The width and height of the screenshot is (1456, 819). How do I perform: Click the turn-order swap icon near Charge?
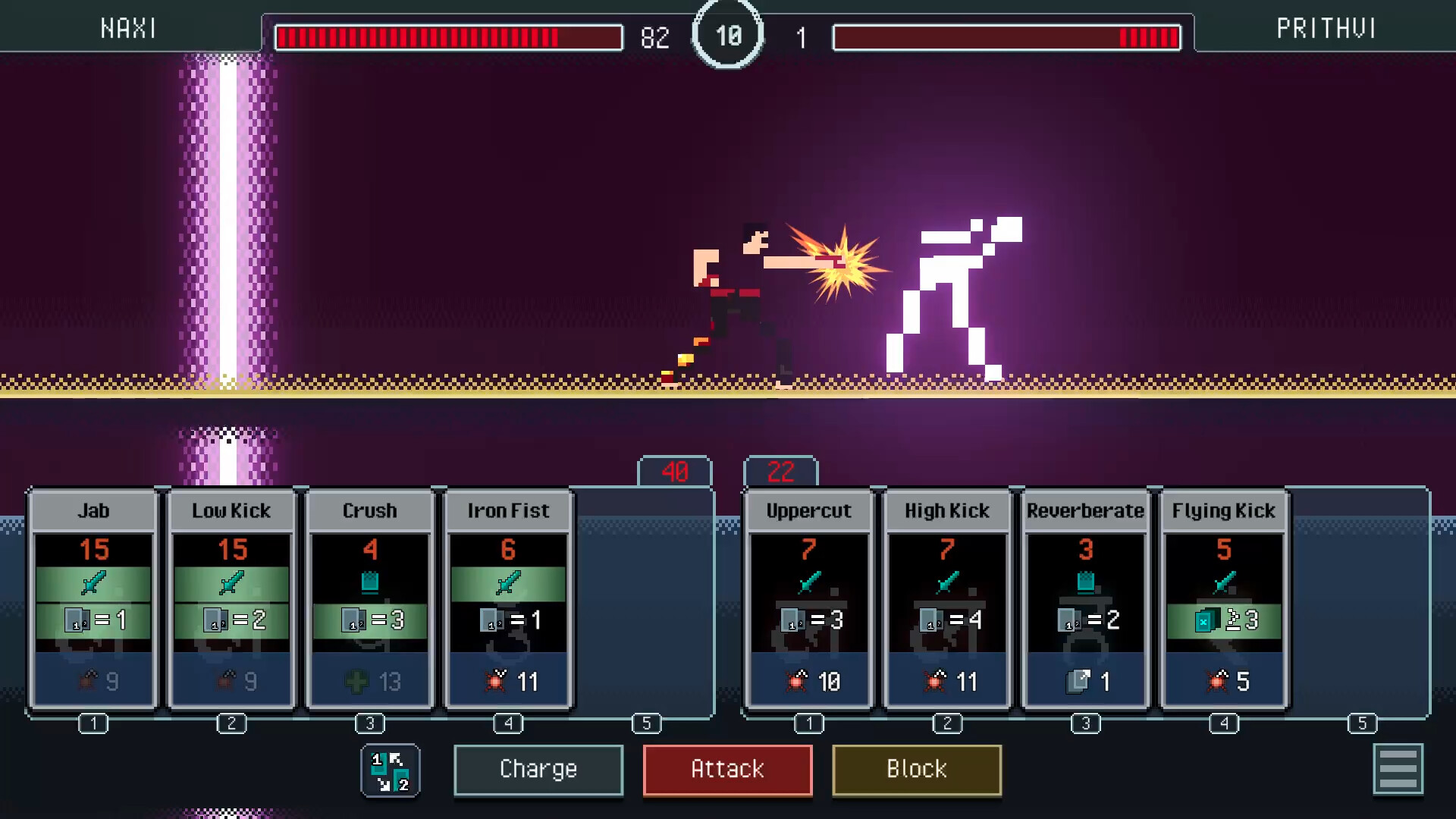pos(390,770)
